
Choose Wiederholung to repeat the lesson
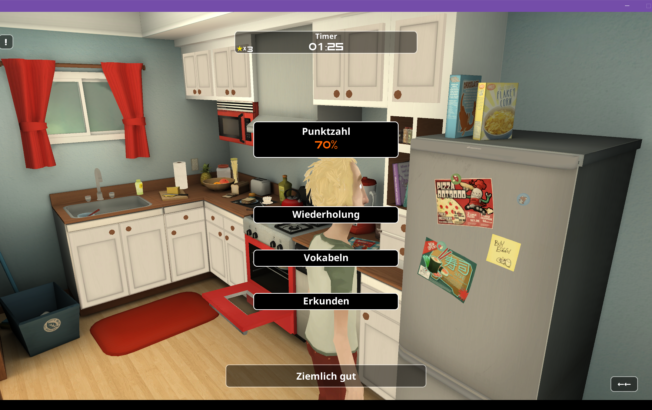coord(325,214)
